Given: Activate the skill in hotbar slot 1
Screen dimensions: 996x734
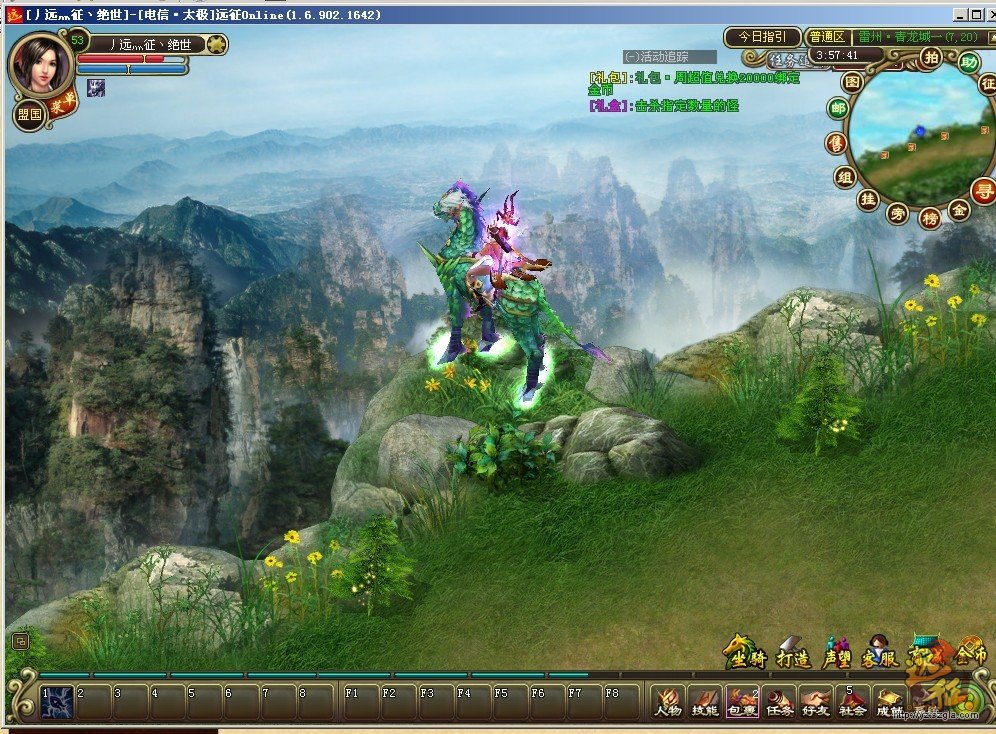Looking at the screenshot, I should (57, 702).
